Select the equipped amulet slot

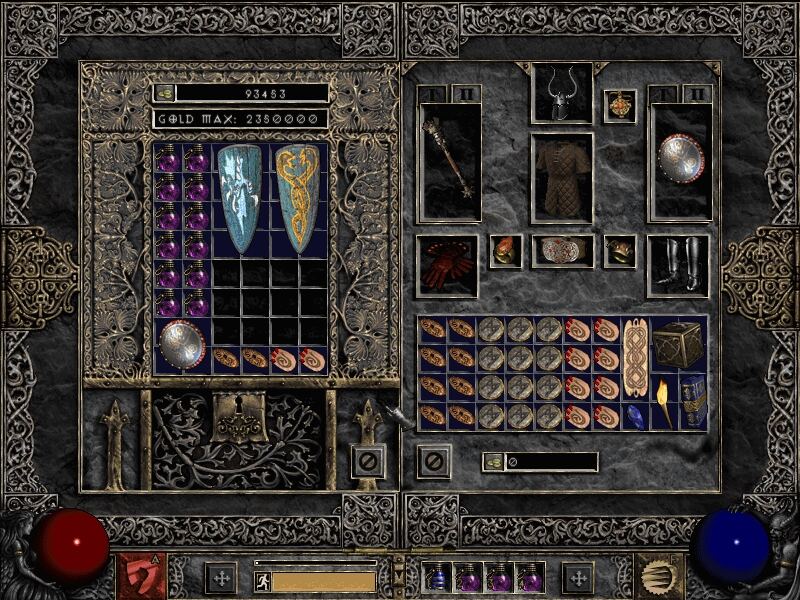(x=620, y=106)
